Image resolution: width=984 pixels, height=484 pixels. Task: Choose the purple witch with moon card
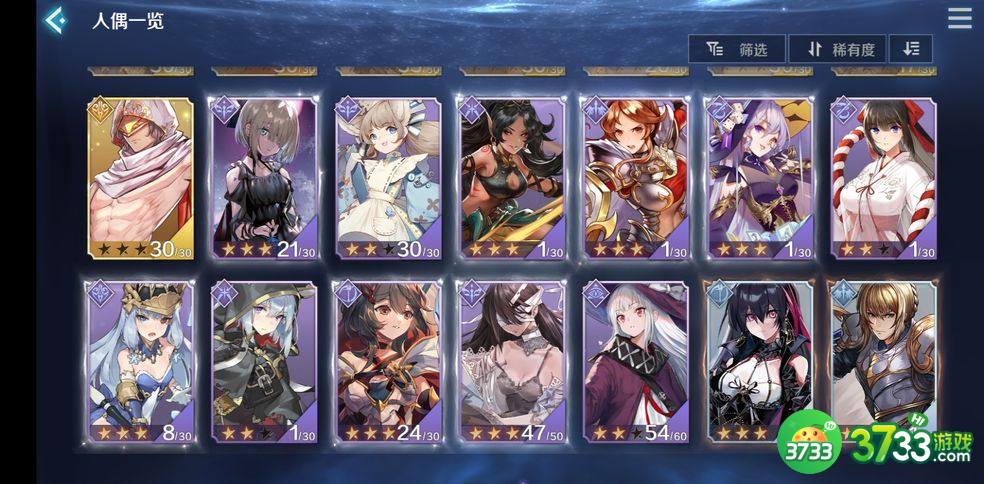(x=758, y=178)
